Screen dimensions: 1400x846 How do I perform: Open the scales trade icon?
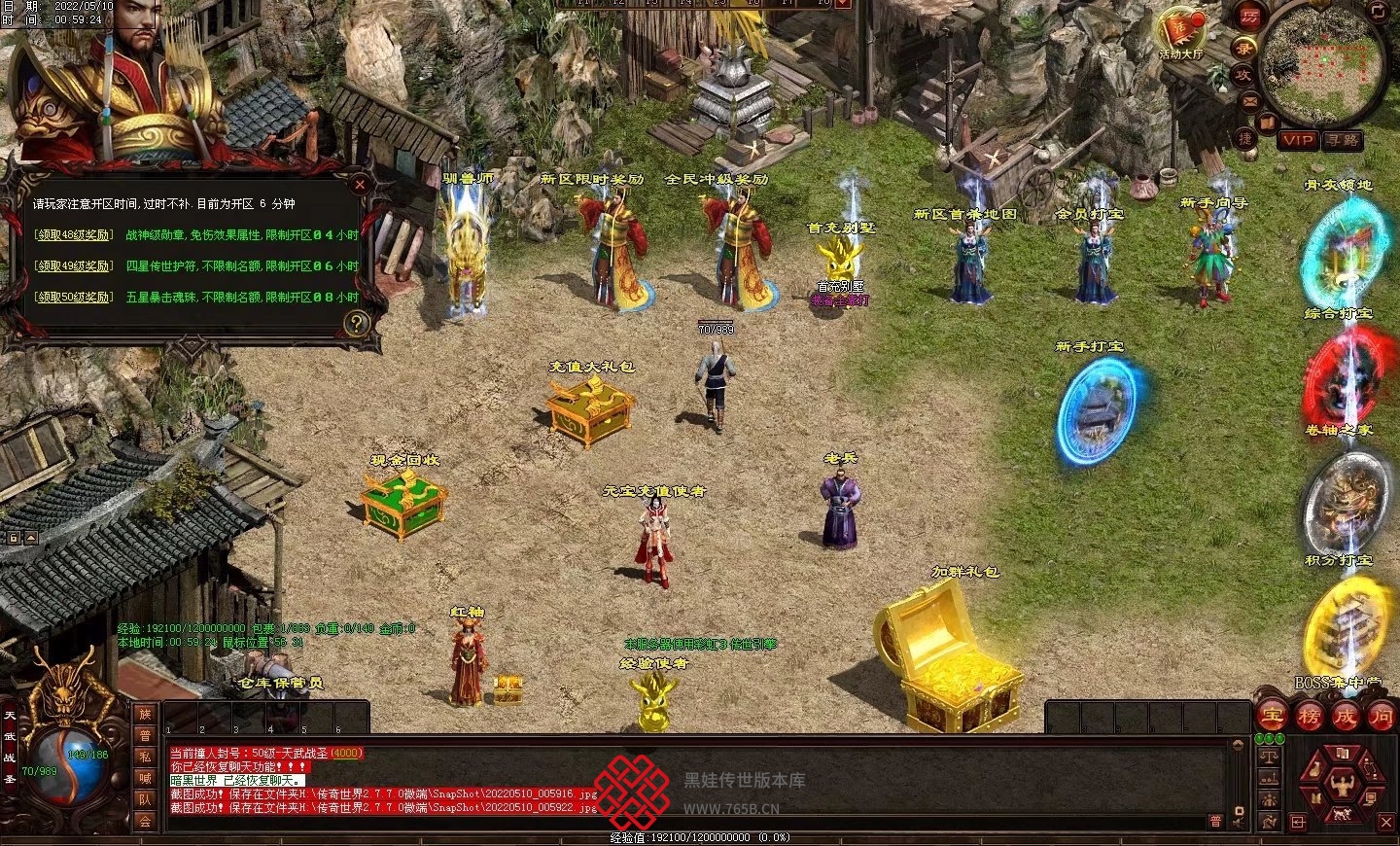1268,756
